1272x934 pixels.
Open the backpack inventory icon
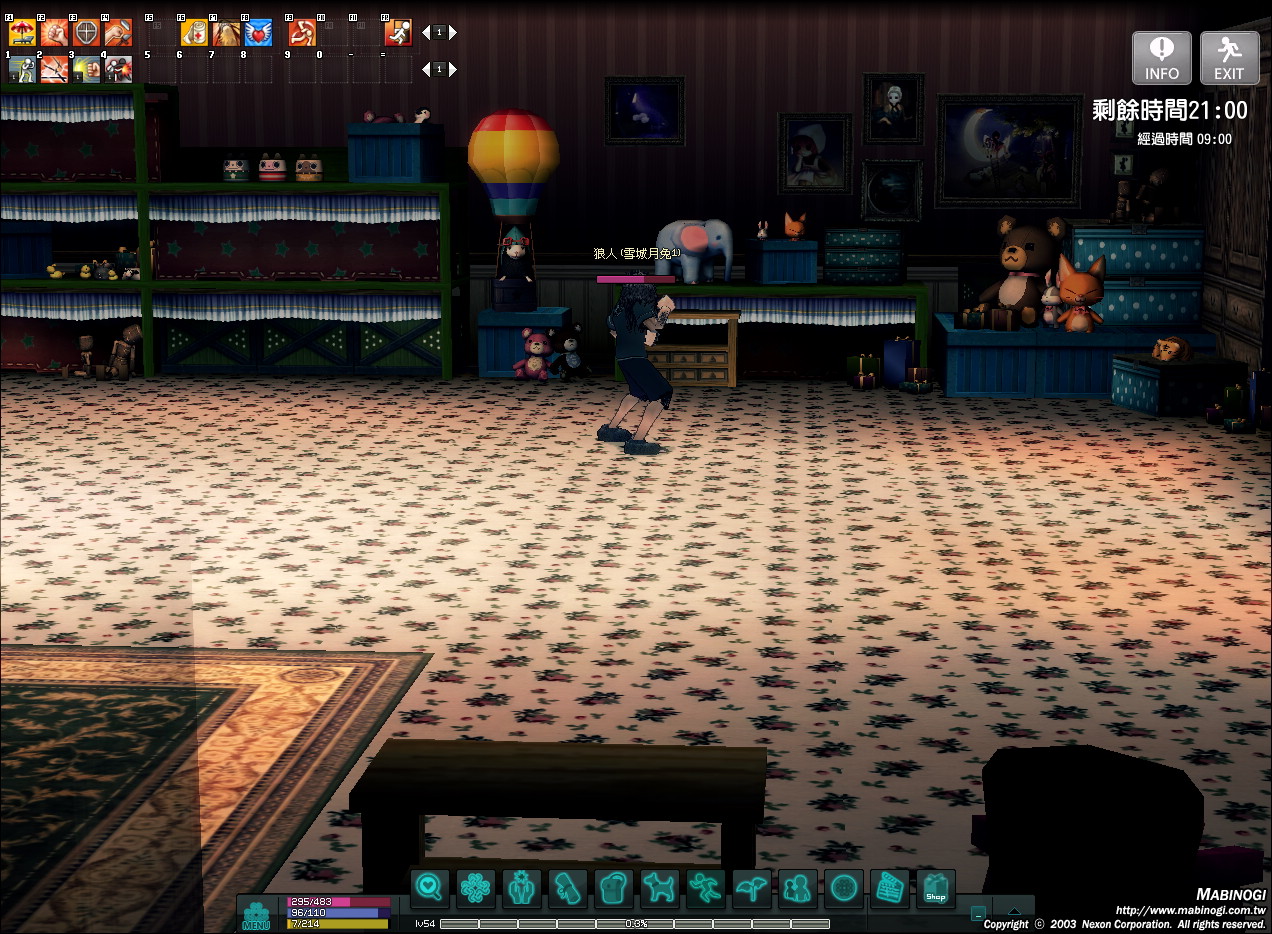pos(613,887)
